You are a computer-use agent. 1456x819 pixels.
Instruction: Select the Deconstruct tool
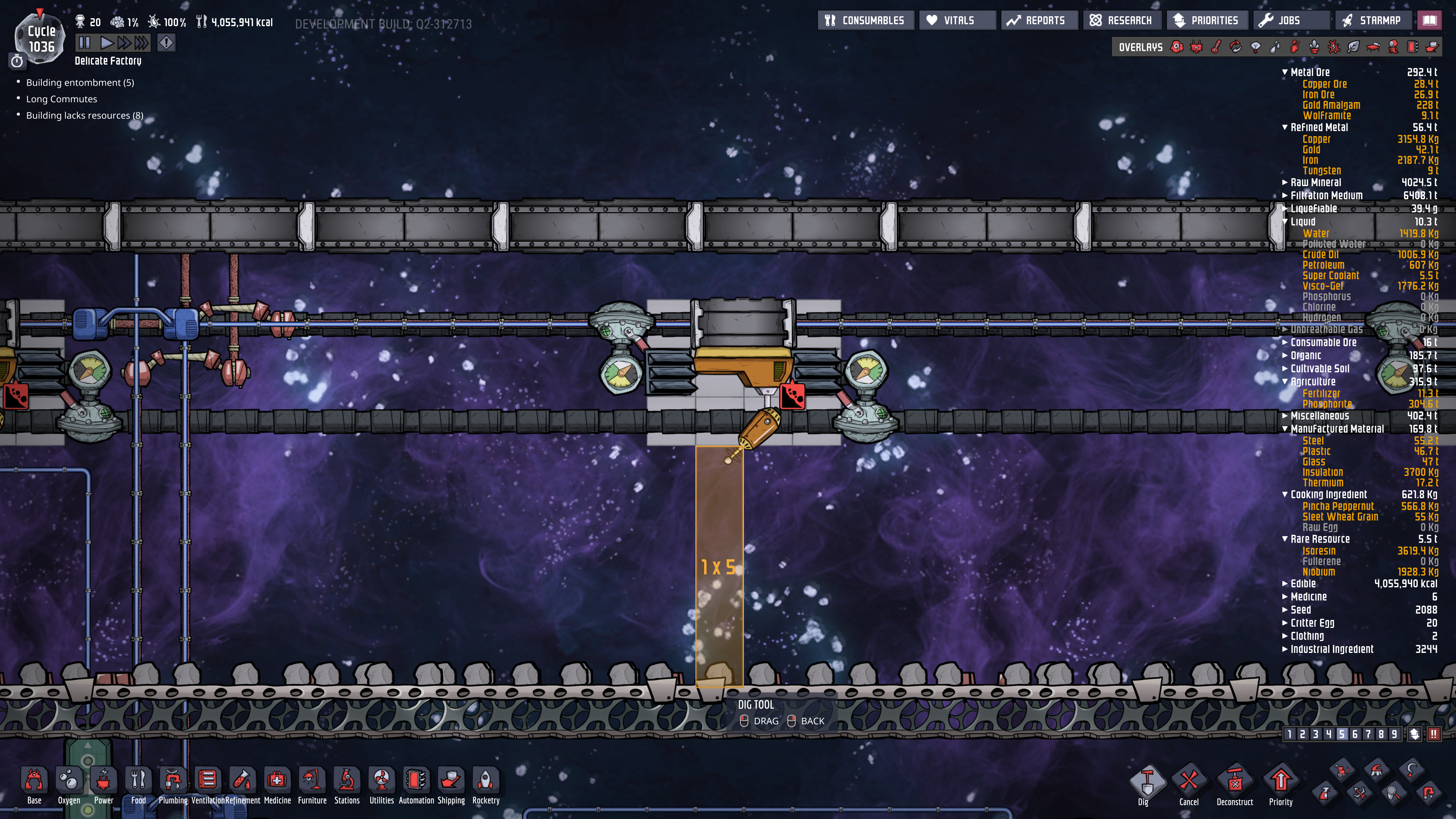tap(1235, 786)
